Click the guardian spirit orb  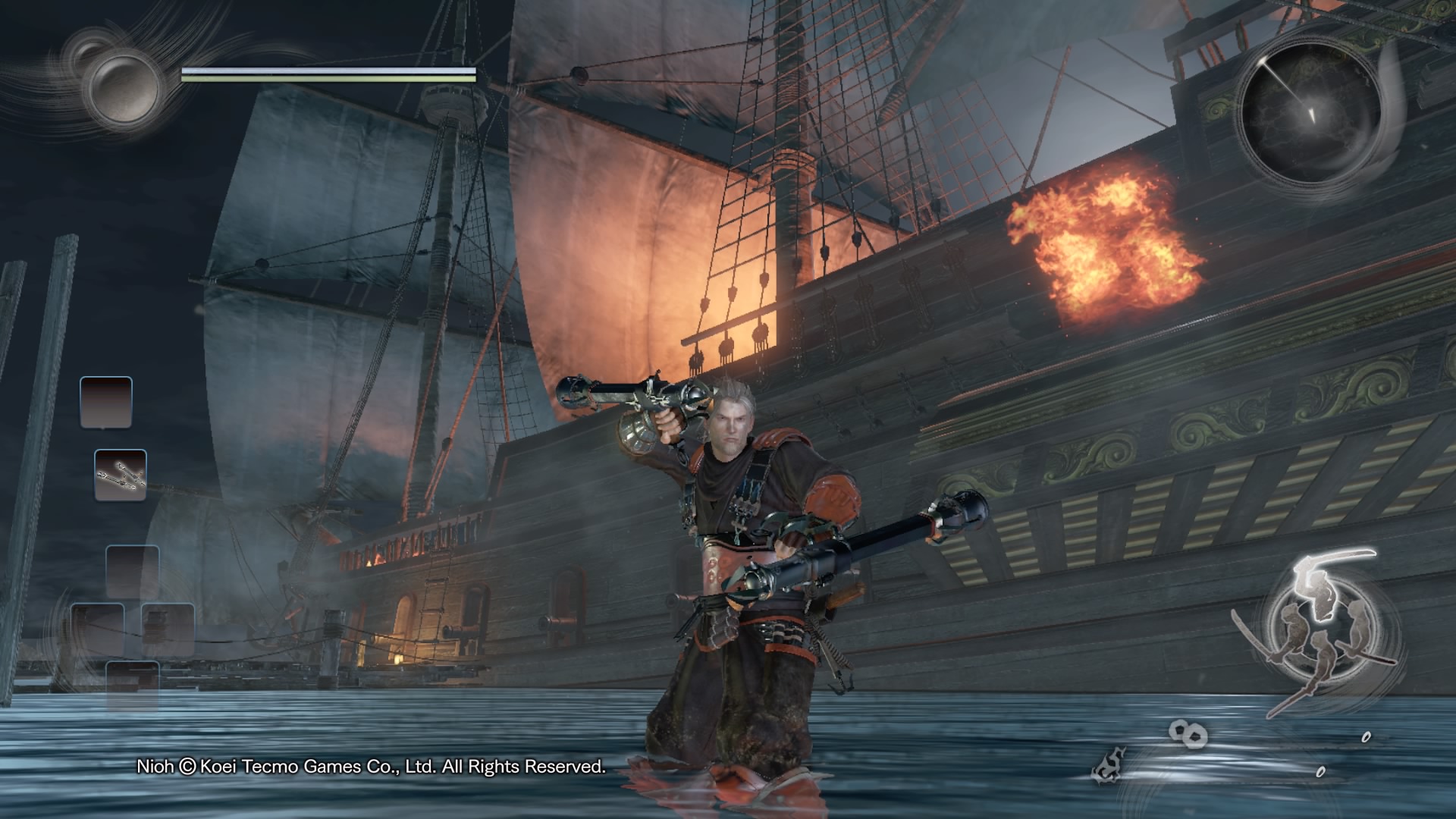tap(124, 86)
